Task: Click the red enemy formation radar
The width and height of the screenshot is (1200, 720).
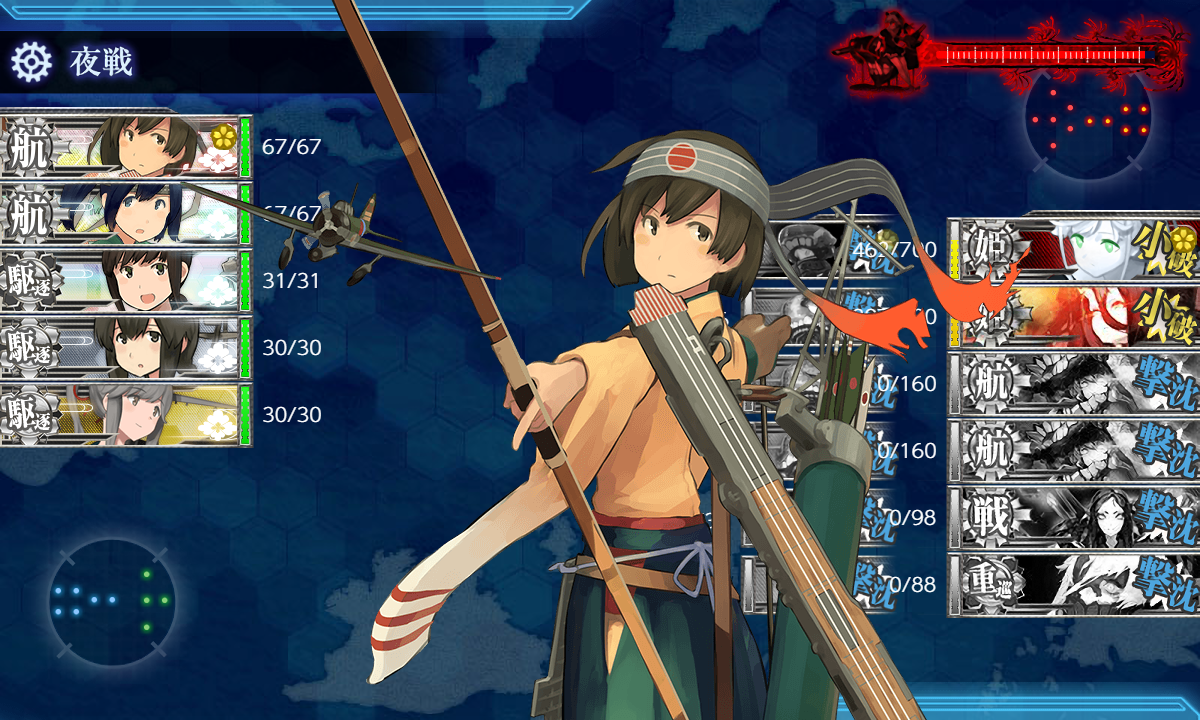Action: [x=1088, y=119]
